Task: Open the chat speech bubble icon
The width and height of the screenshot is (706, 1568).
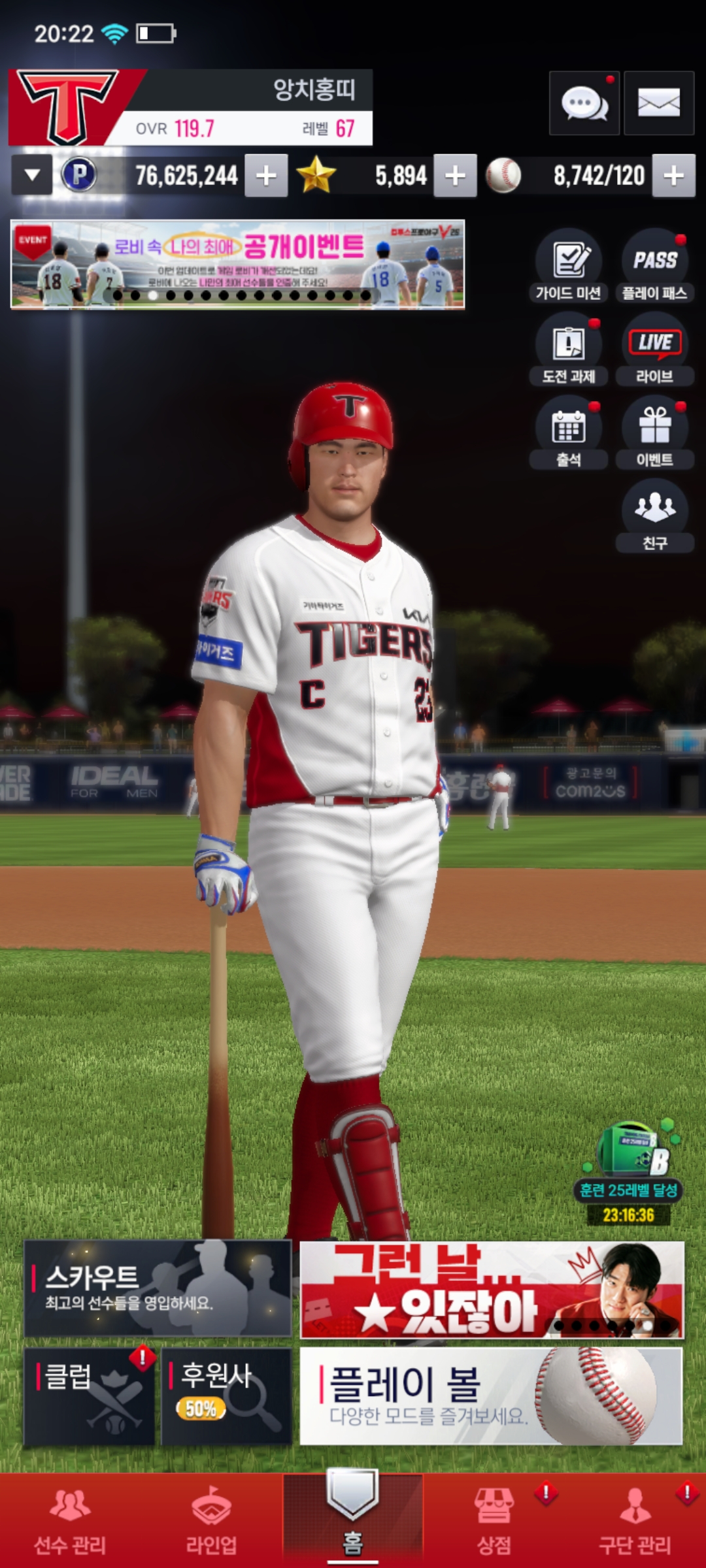Action: point(584,103)
